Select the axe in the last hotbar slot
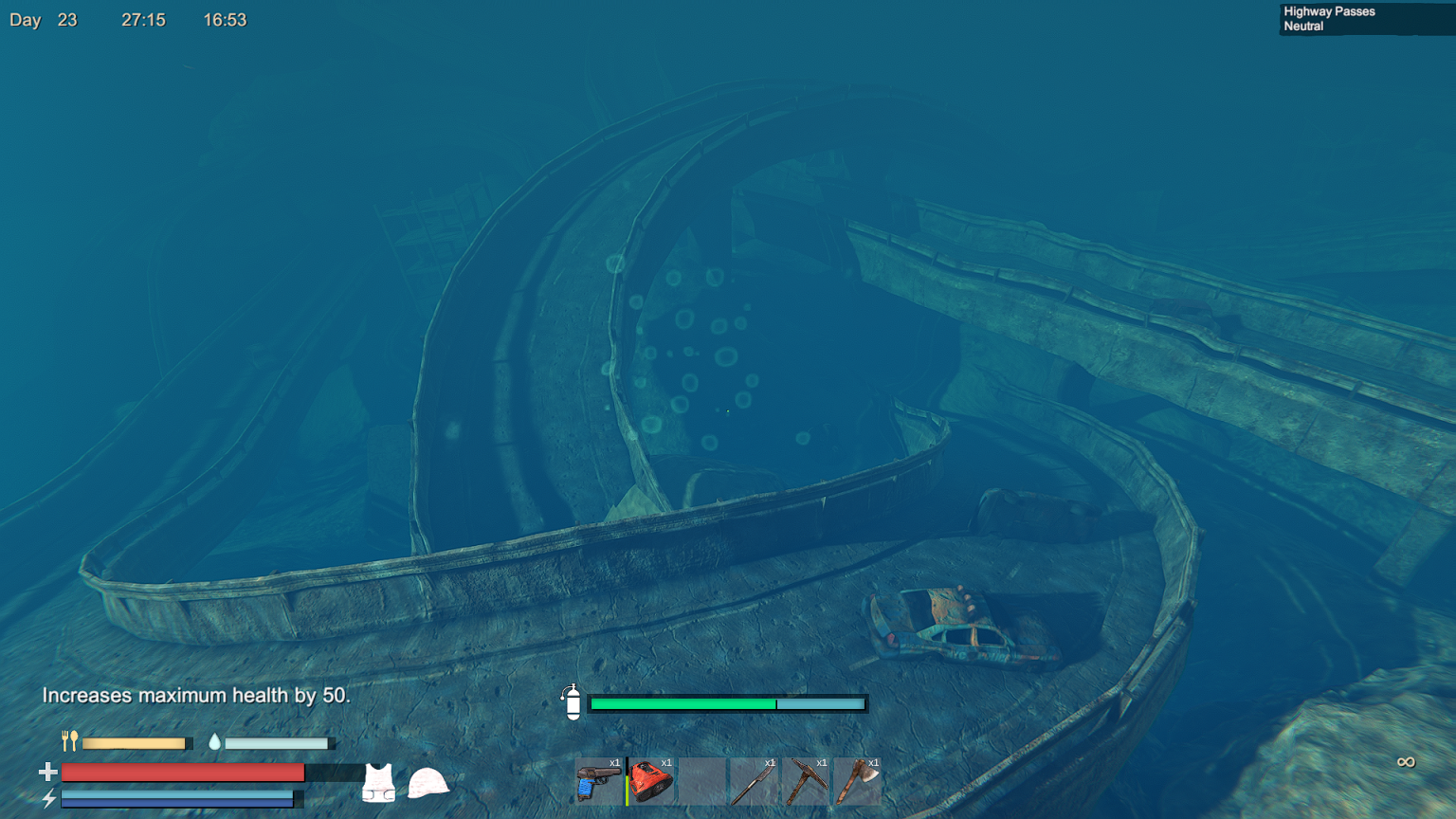Screen dimensions: 1456x819 coord(857,779)
